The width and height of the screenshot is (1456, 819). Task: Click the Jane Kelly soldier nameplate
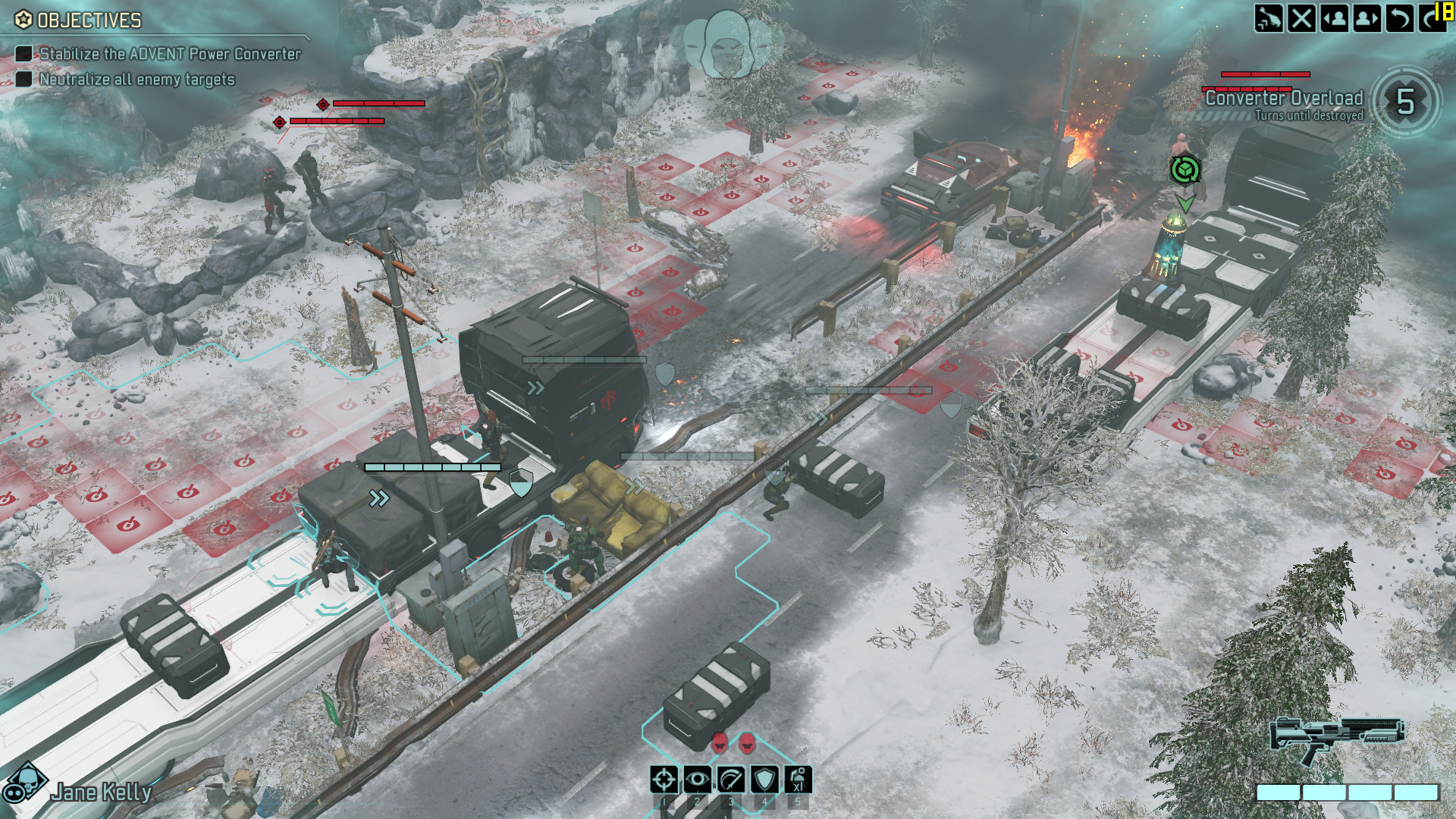click(x=102, y=792)
